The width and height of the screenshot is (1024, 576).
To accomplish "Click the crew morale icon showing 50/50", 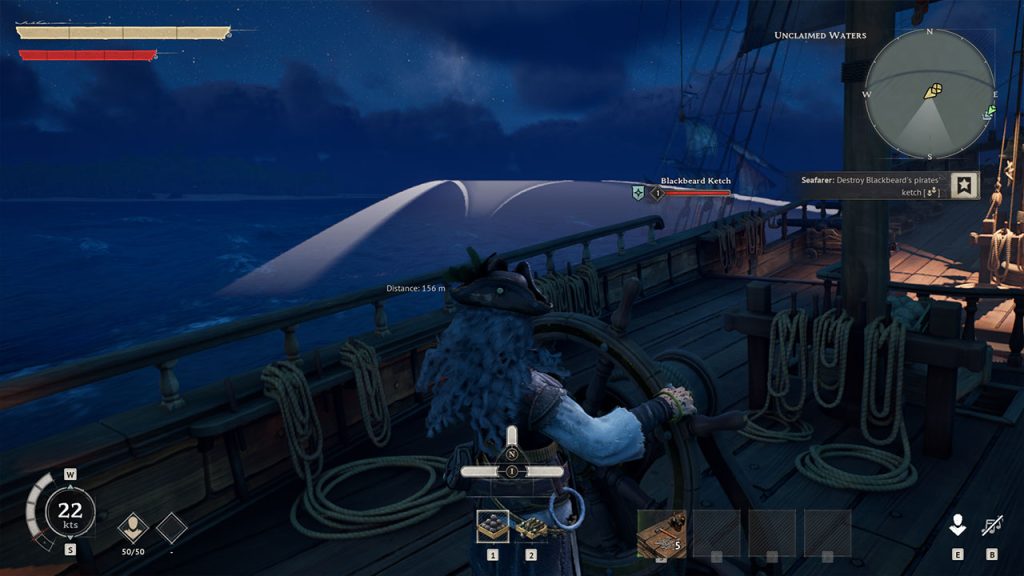I will 133,526.
